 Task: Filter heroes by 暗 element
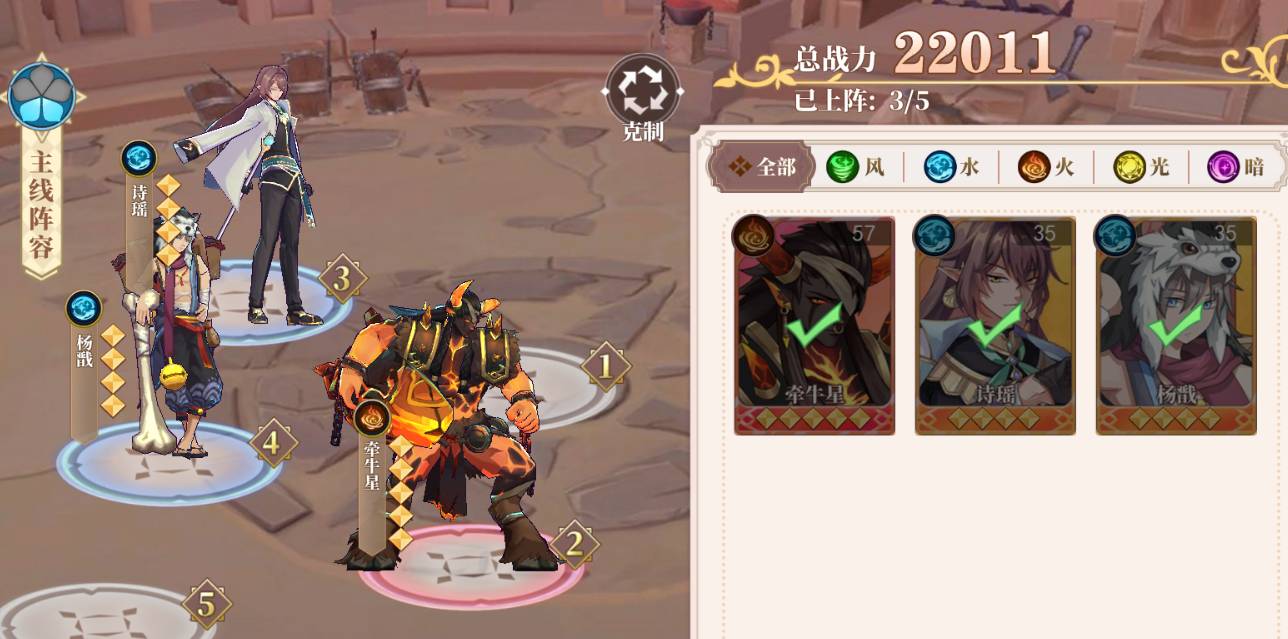click(1236, 167)
